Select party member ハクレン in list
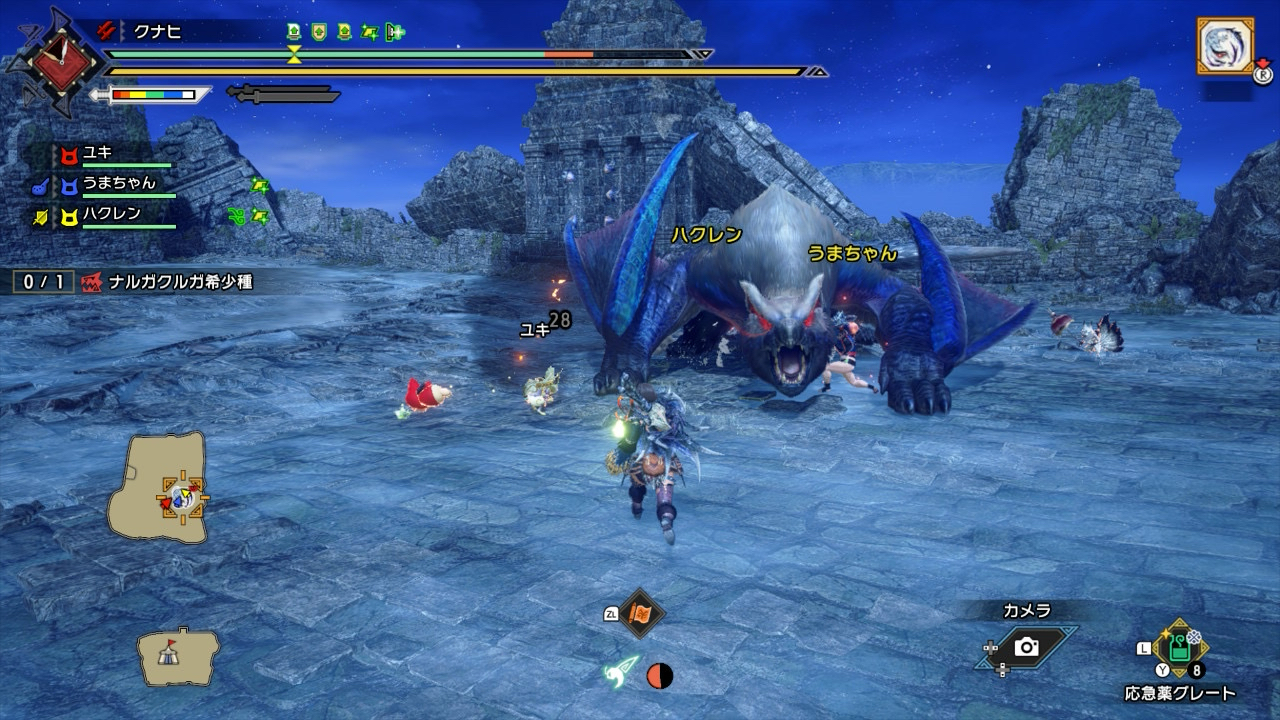Image resolution: width=1280 pixels, height=720 pixels. coord(110,213)
